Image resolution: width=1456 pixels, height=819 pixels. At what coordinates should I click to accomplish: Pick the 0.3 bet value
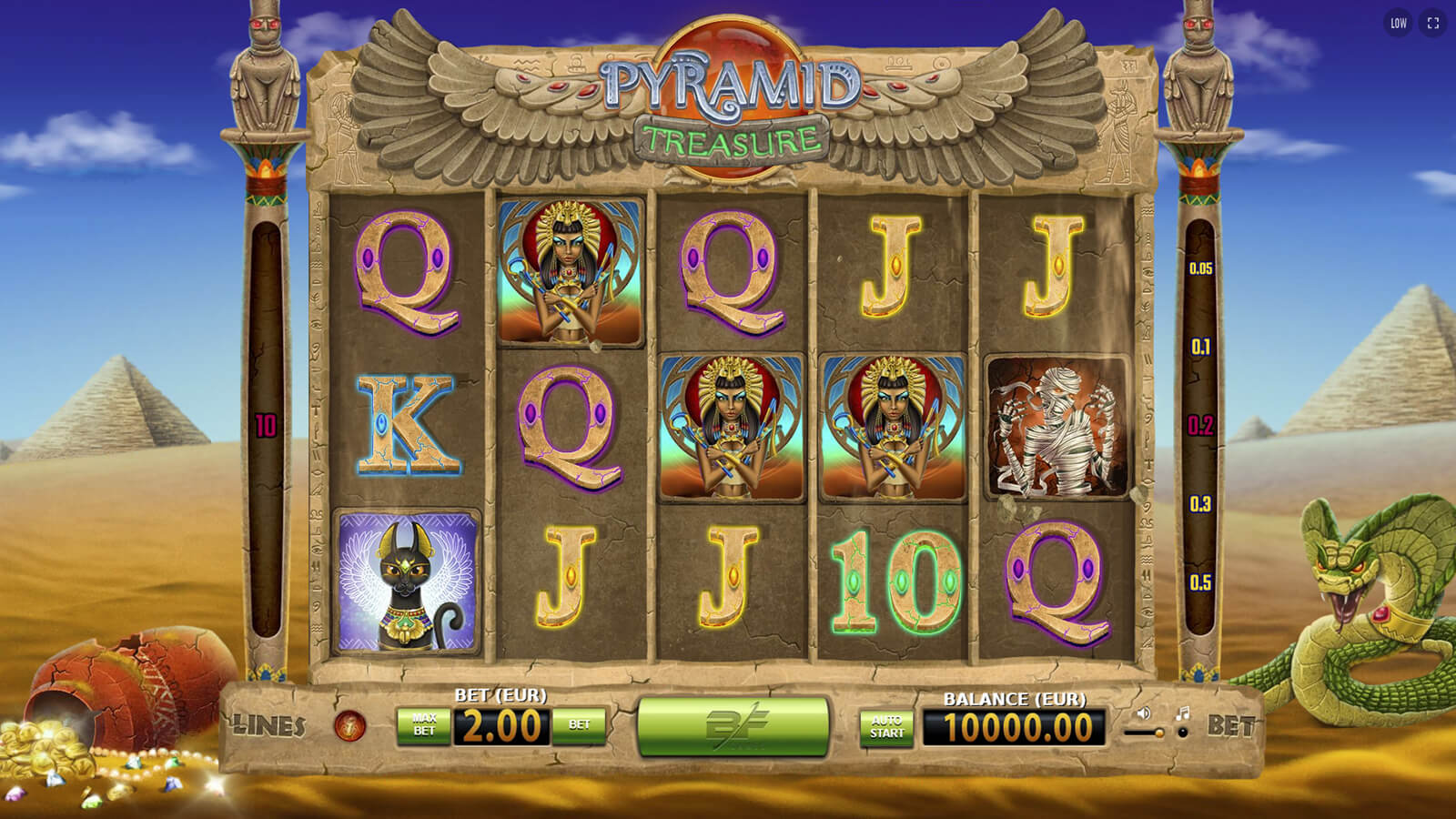(x=1200, y=504)
